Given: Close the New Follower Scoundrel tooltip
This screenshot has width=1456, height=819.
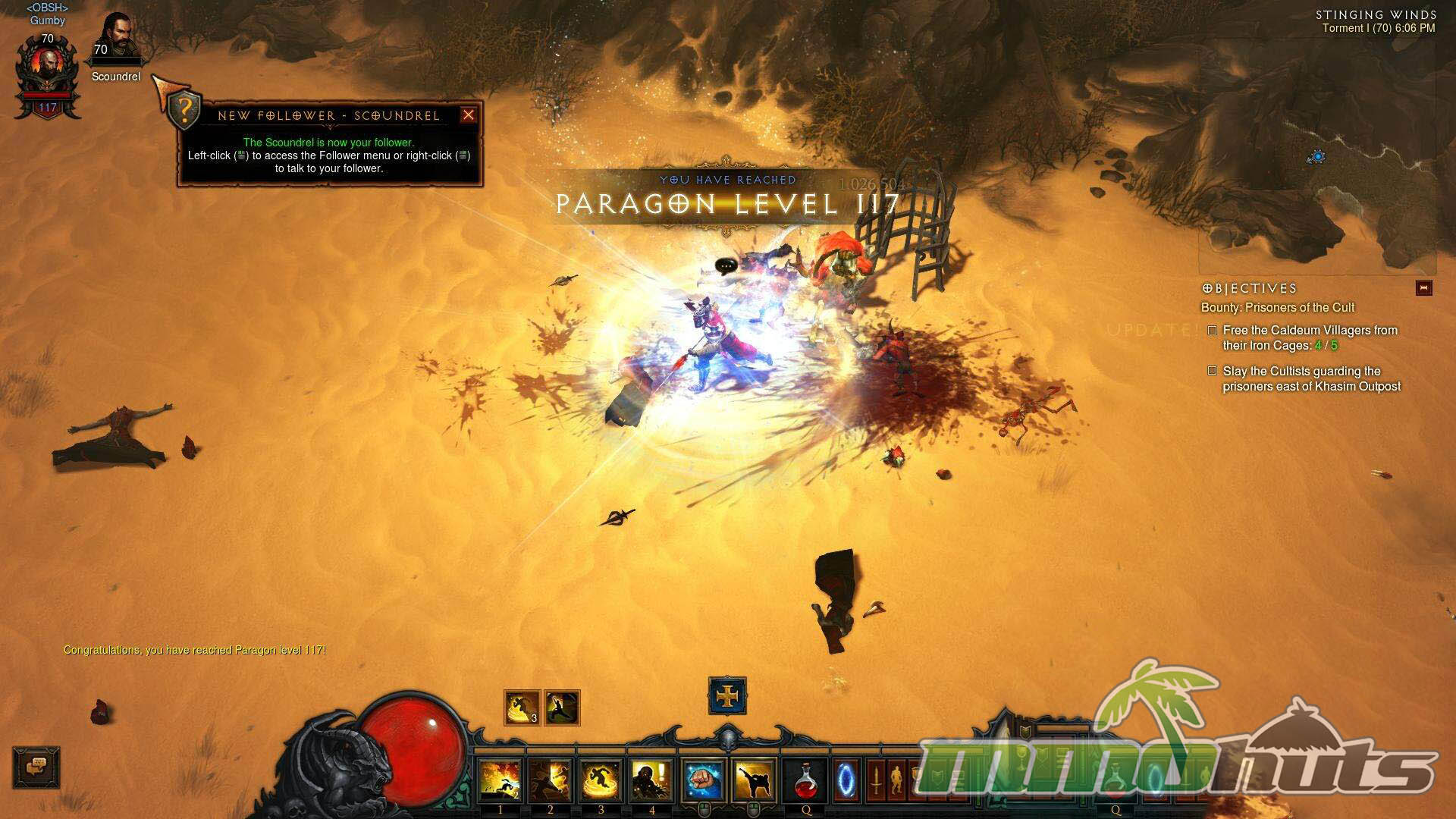Looking at the screenshot, I should point(469,115).
